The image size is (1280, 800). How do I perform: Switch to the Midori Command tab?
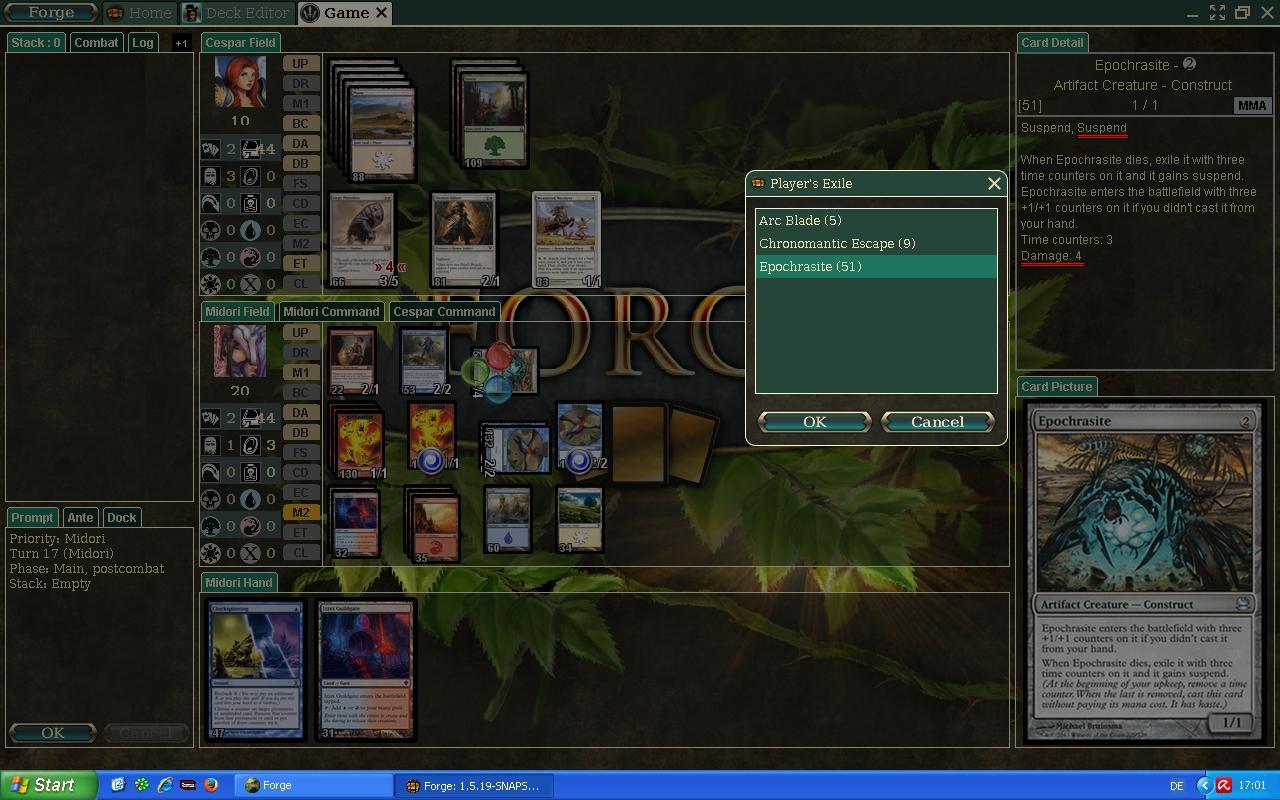[x=331, y=311]
